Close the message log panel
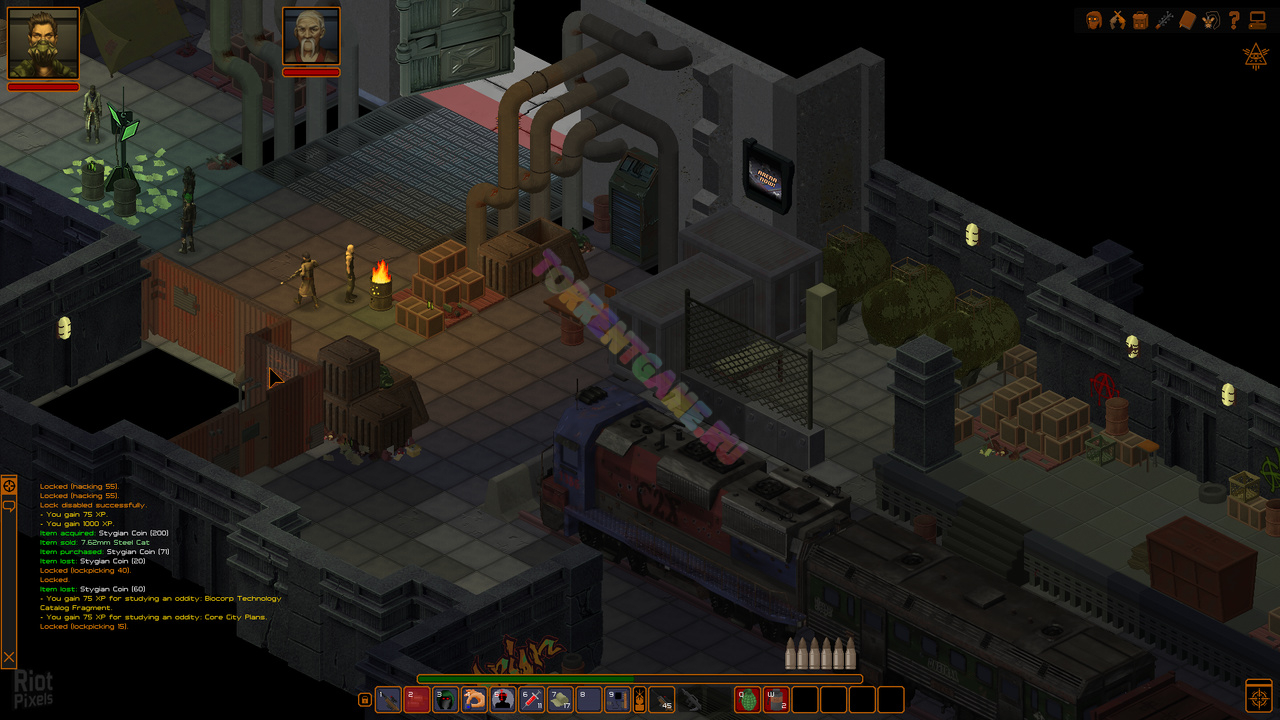Screen dimensions: 1280x720 [8, 657]
